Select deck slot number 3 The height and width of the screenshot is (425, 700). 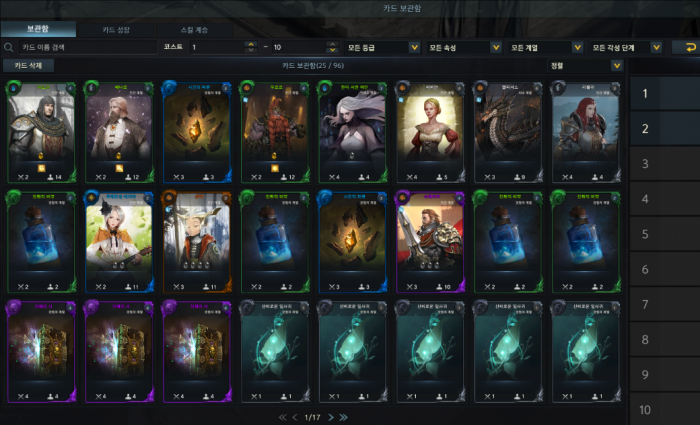(x=646, y=164)
